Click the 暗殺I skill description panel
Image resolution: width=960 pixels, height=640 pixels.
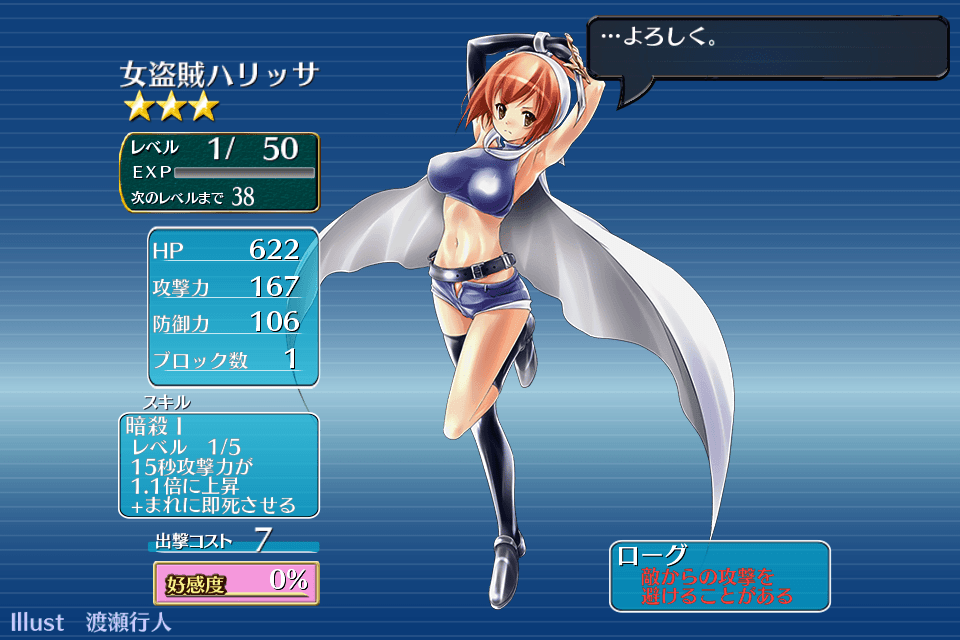[x=219, y=465]
